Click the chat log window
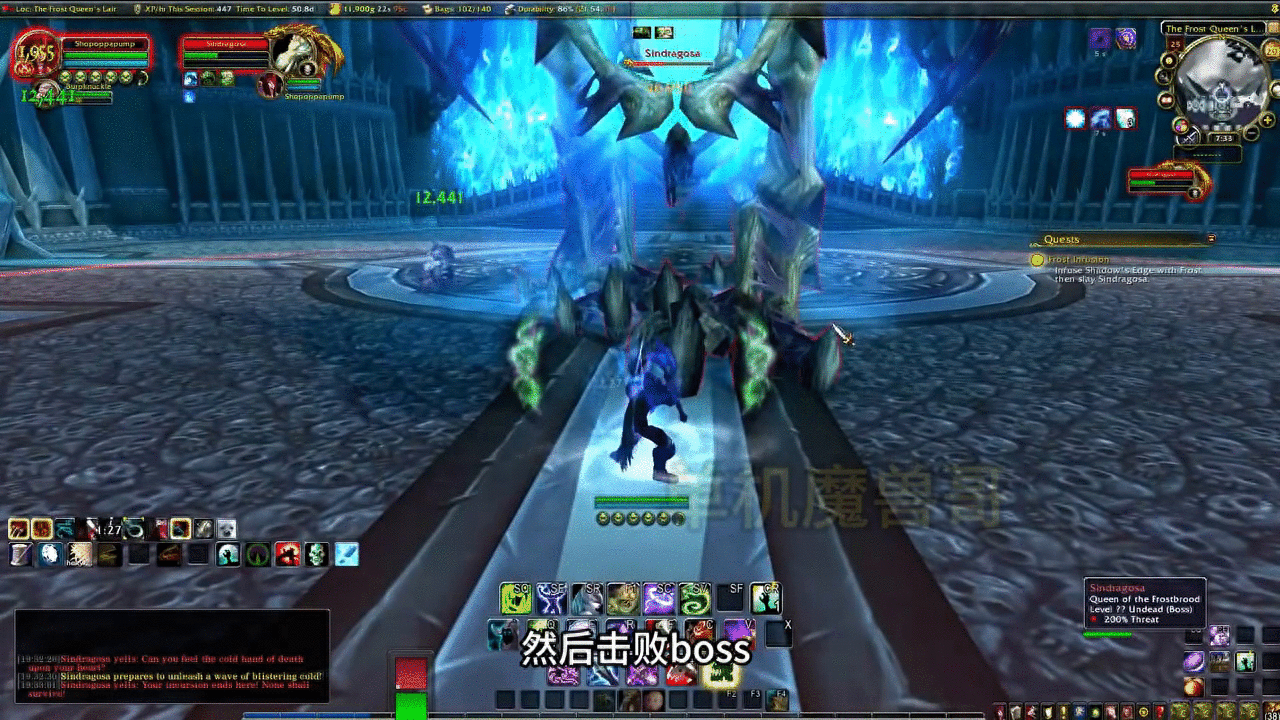Image resolution: width=1280 pixels, height=720 pixels. (x=172, y=655)
